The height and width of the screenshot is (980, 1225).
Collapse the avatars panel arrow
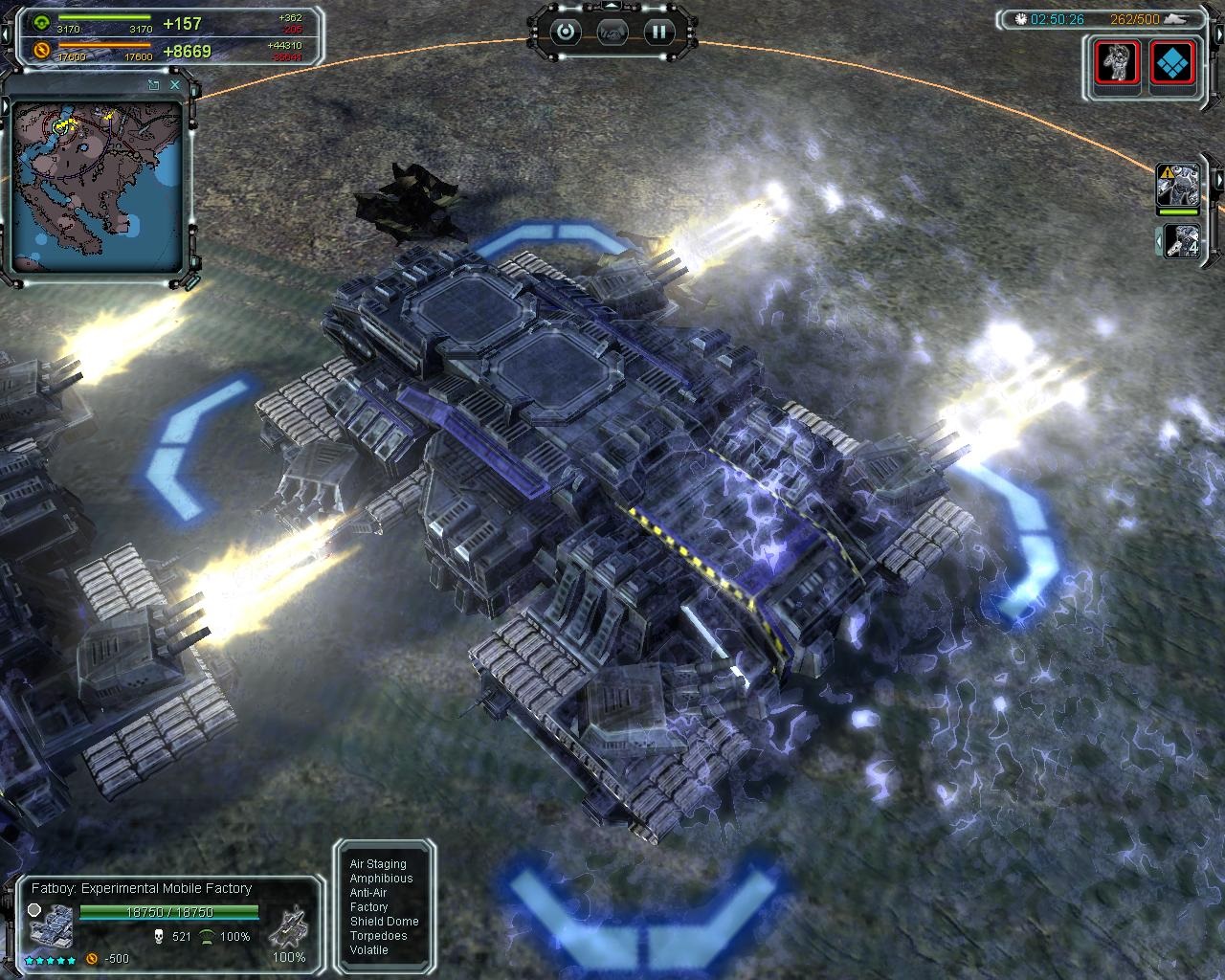point(1219,179)
